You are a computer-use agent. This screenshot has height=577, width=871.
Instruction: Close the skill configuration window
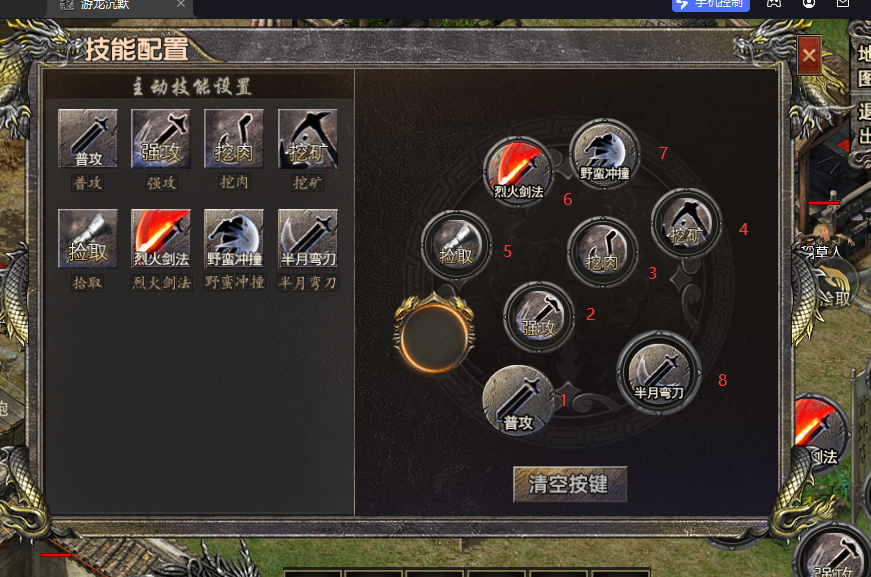click(809, 56)
